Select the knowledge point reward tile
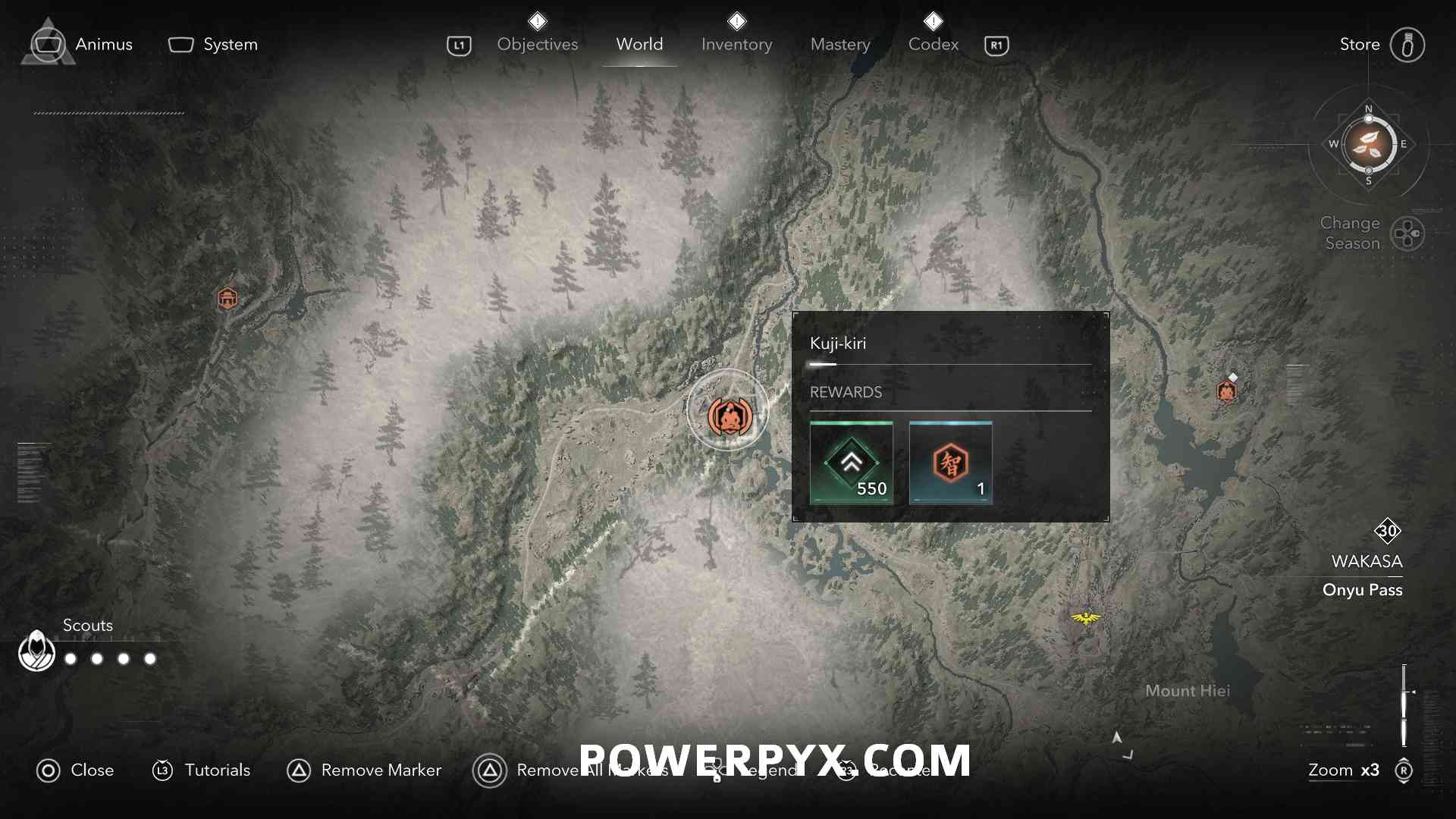Screen dimensions: 1456x819 pos(950,463)
